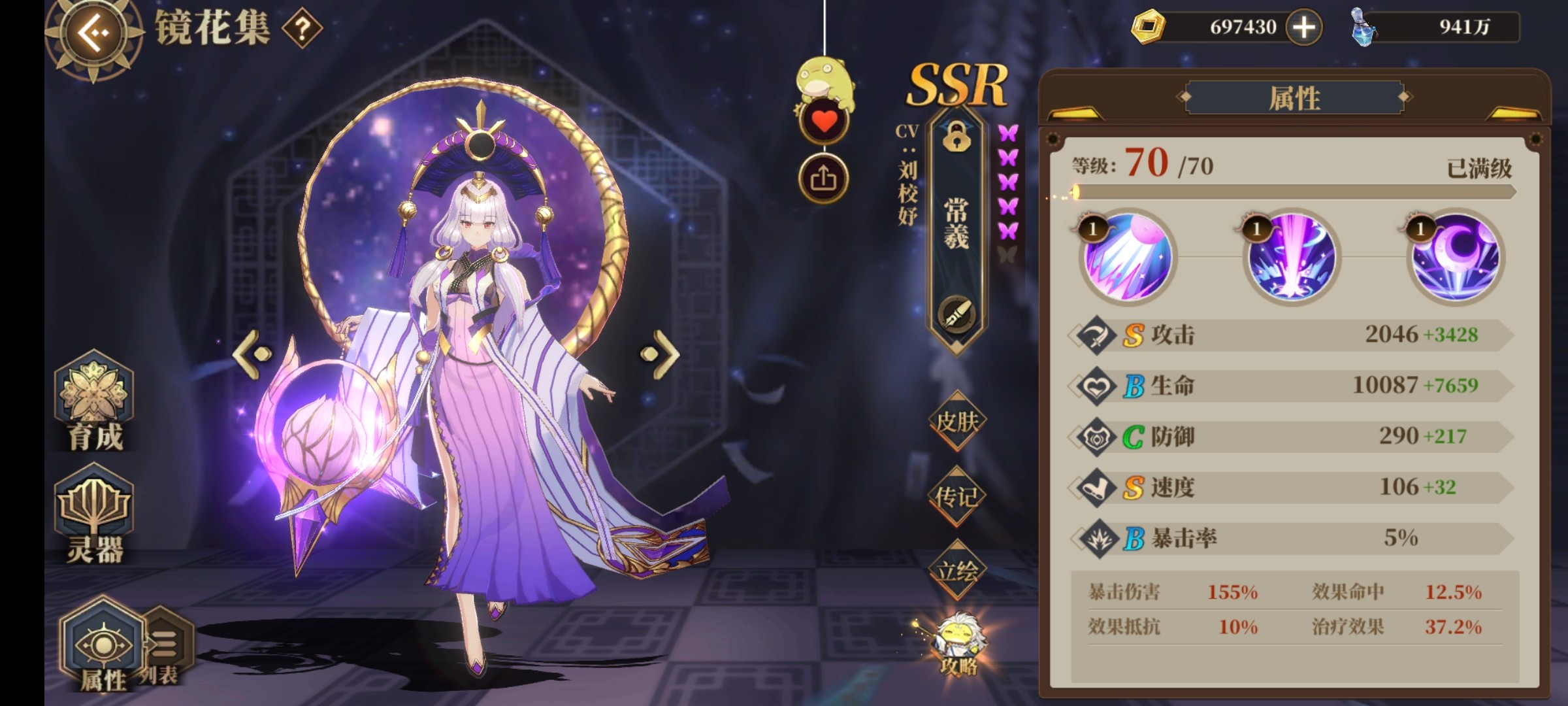Click the quill pen edit icon
1568x706 pixels.
[x=956, y=314]
